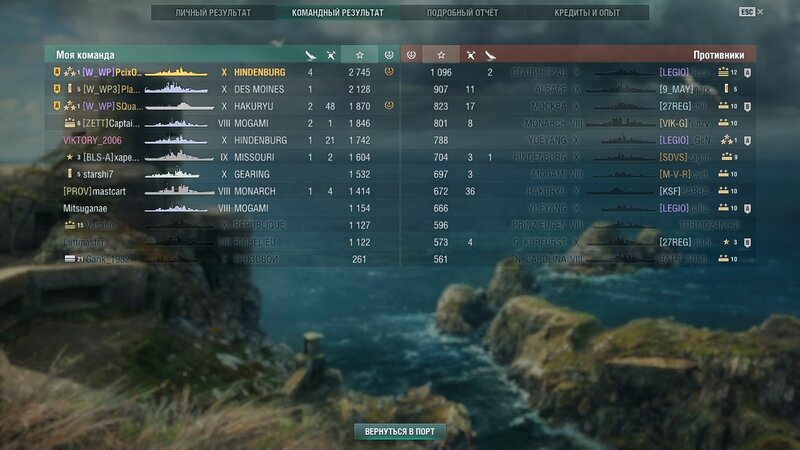The image size is (800, 450).
Task: Select the enemy Alsace player row
Action: coord(580,89)
